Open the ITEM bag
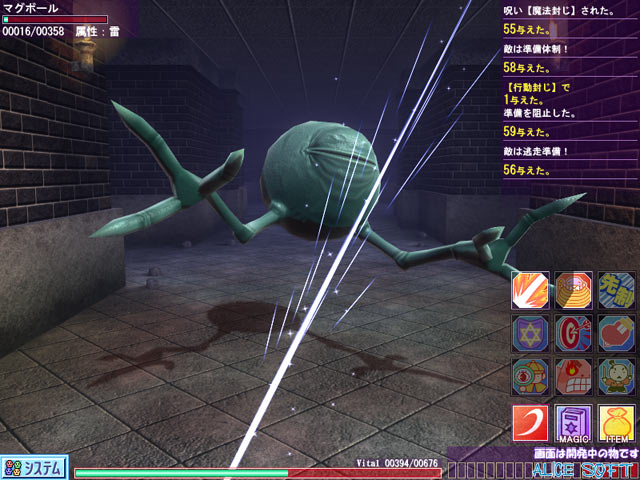This screenshot has height=480, width=640. coord(617,423)
